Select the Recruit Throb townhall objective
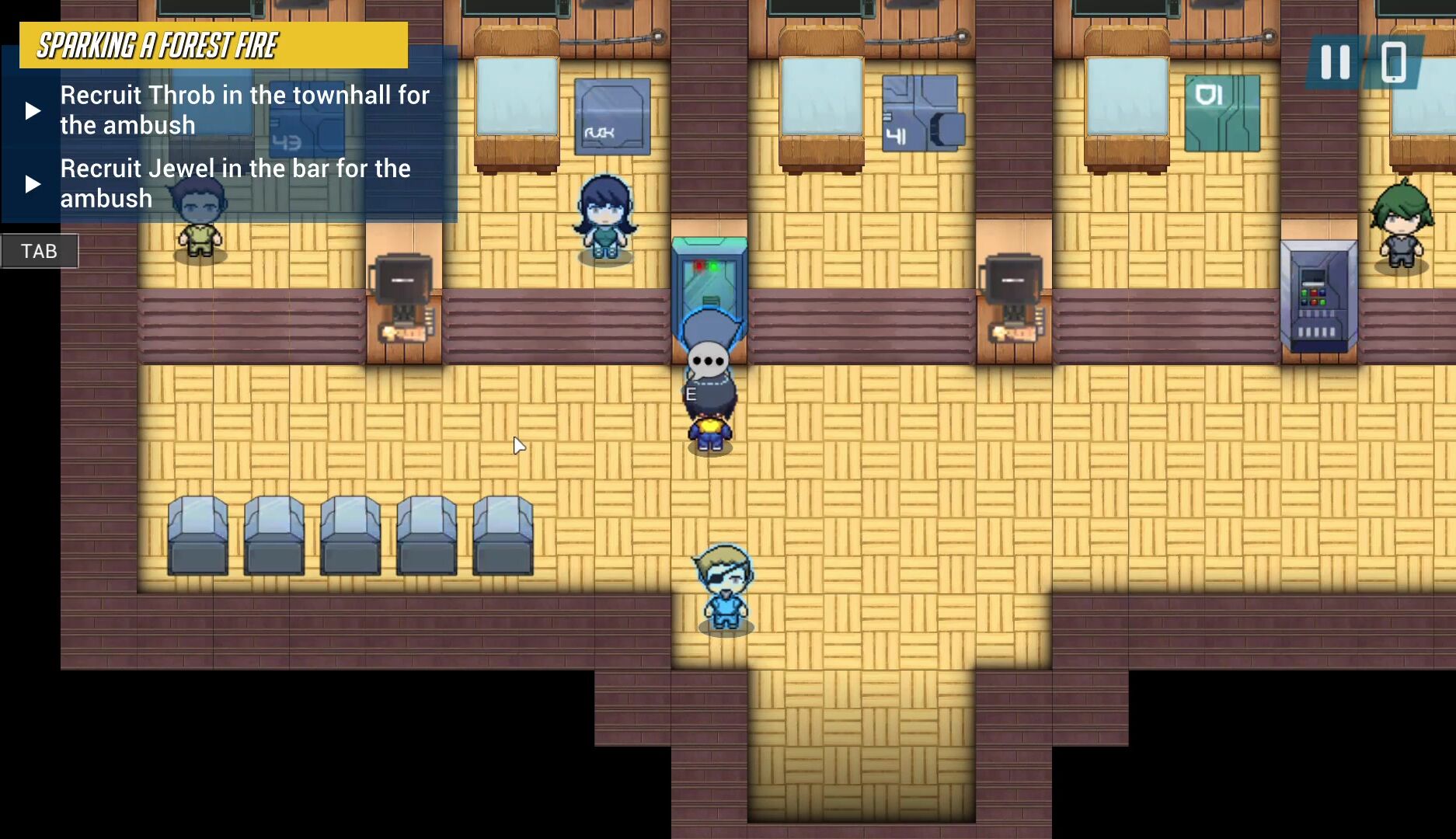Screen dimensions: 1456x839 coord(244,110)
